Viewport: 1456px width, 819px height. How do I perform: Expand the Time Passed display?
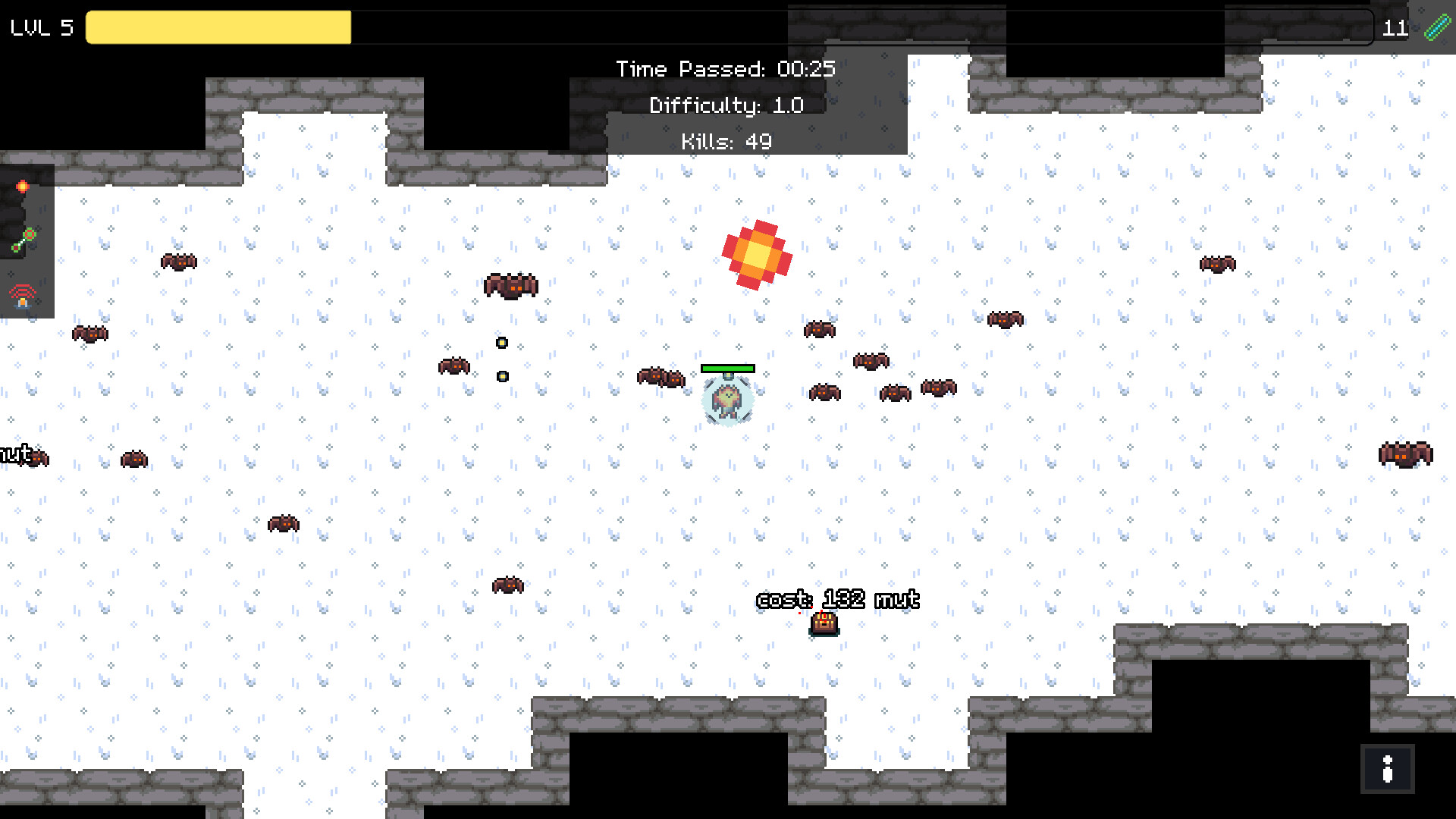pyautogui.click(x=726, y=69)
